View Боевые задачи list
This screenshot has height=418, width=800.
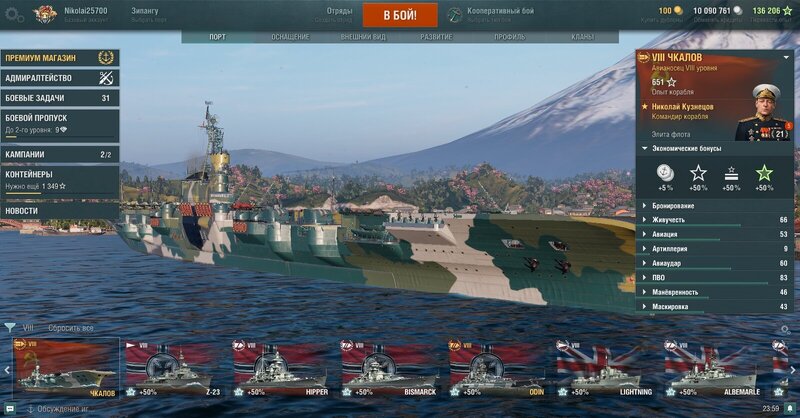(x=59, y=98)
